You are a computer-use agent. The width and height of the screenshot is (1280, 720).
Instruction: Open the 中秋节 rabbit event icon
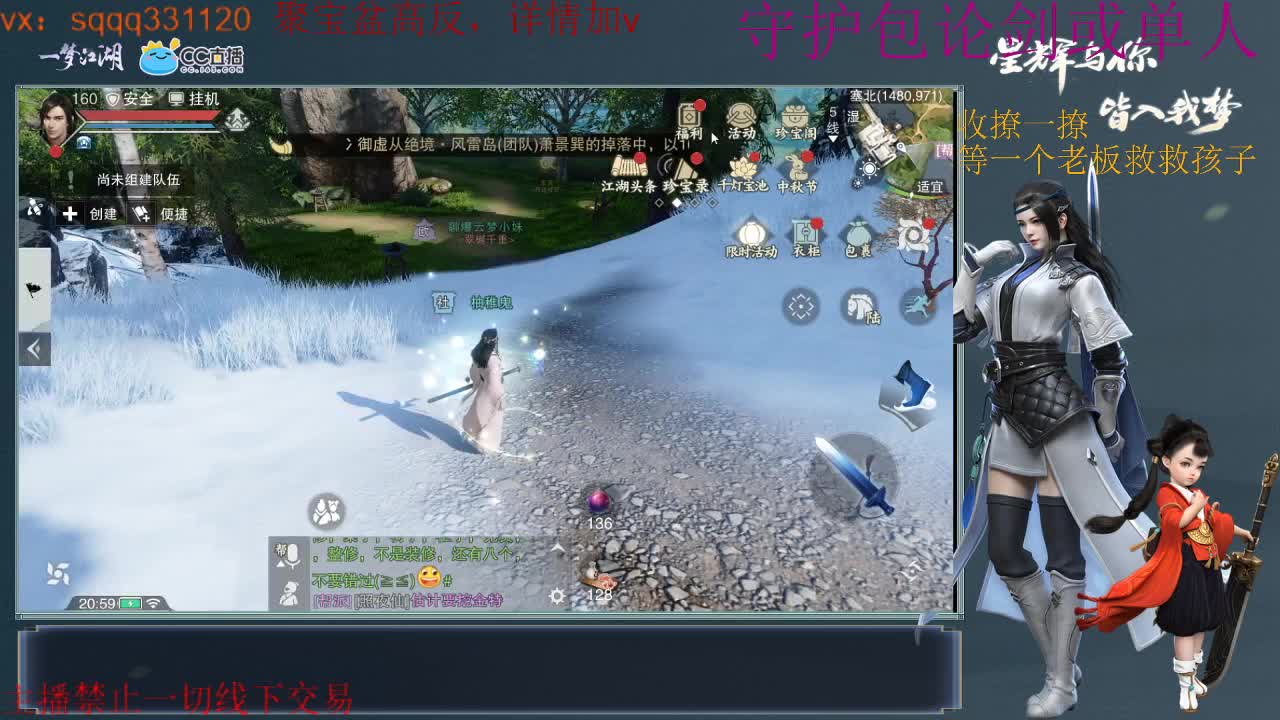click(796, 168)
